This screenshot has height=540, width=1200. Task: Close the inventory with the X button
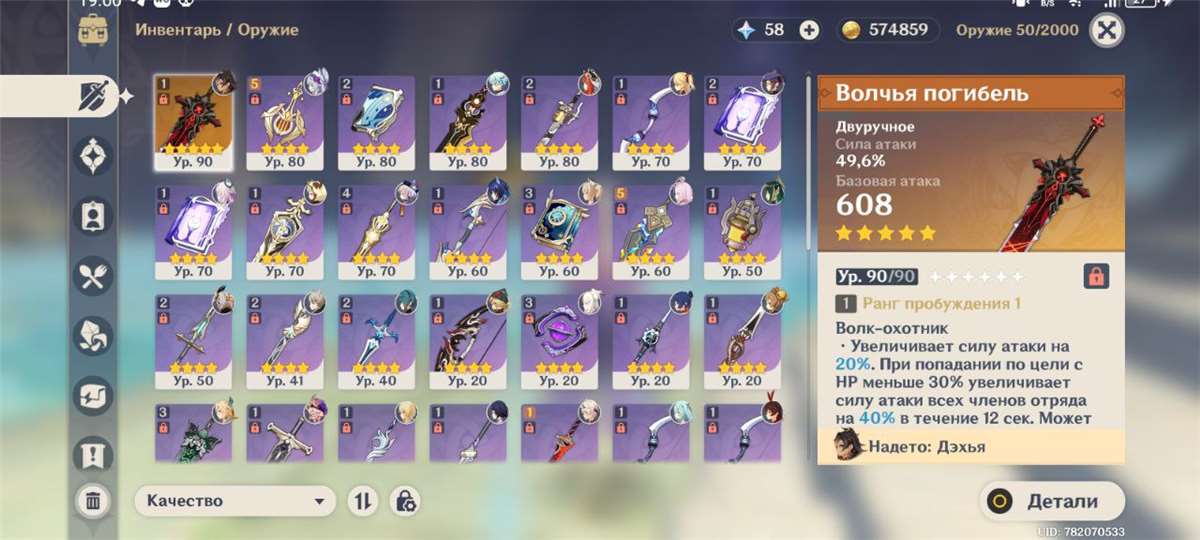[1105, 30]
